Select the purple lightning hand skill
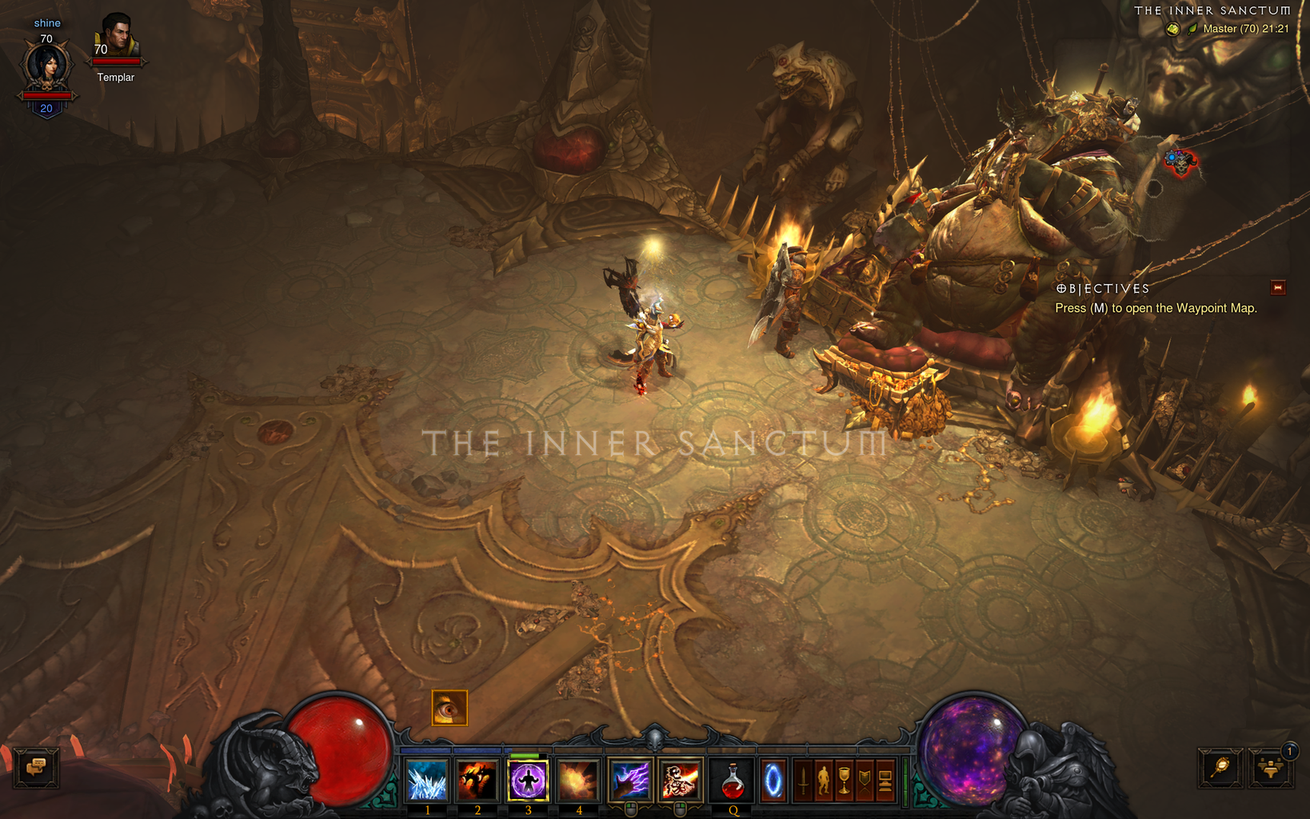 [630, 780]
